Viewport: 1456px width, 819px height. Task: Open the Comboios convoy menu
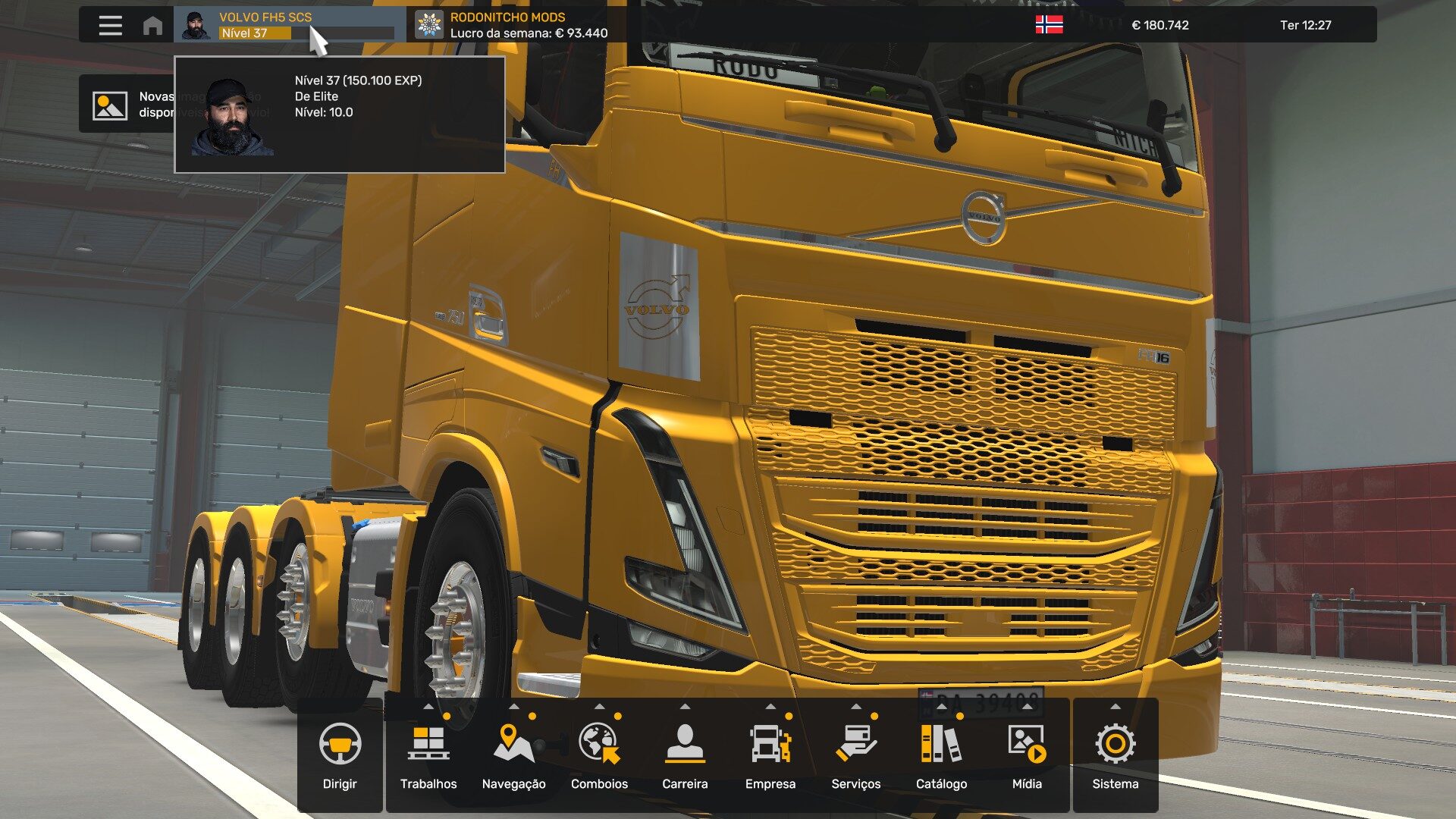coord(599,757)
